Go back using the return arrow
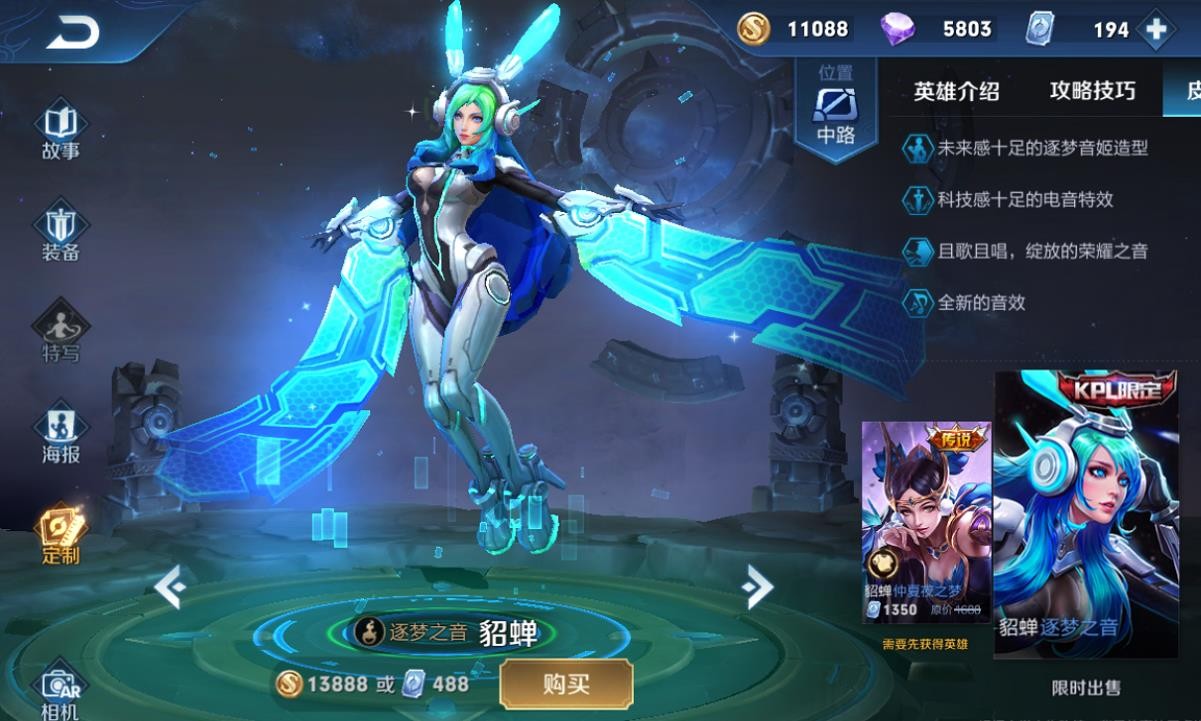Viewport: 1201px width, 721px height. coord(72,32)
